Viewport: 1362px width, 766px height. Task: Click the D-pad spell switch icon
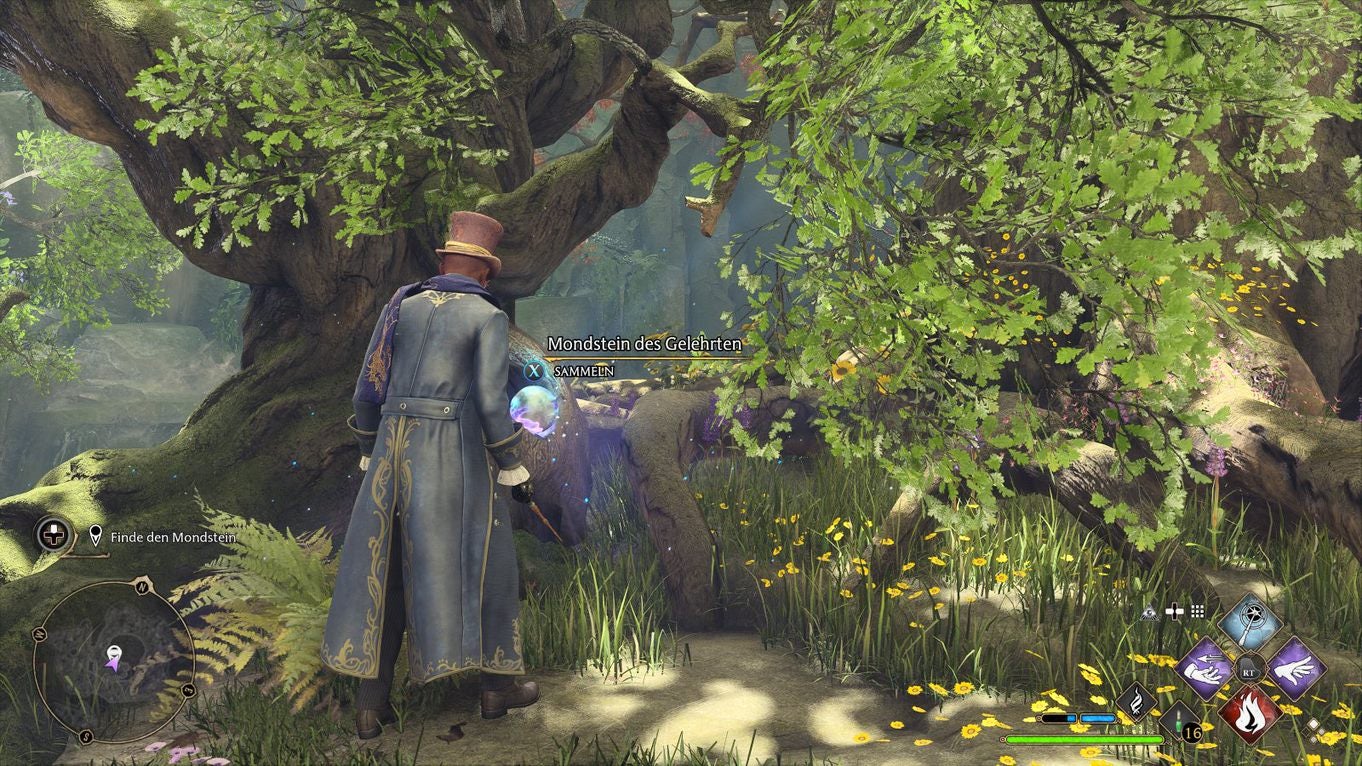point(1175,612)
